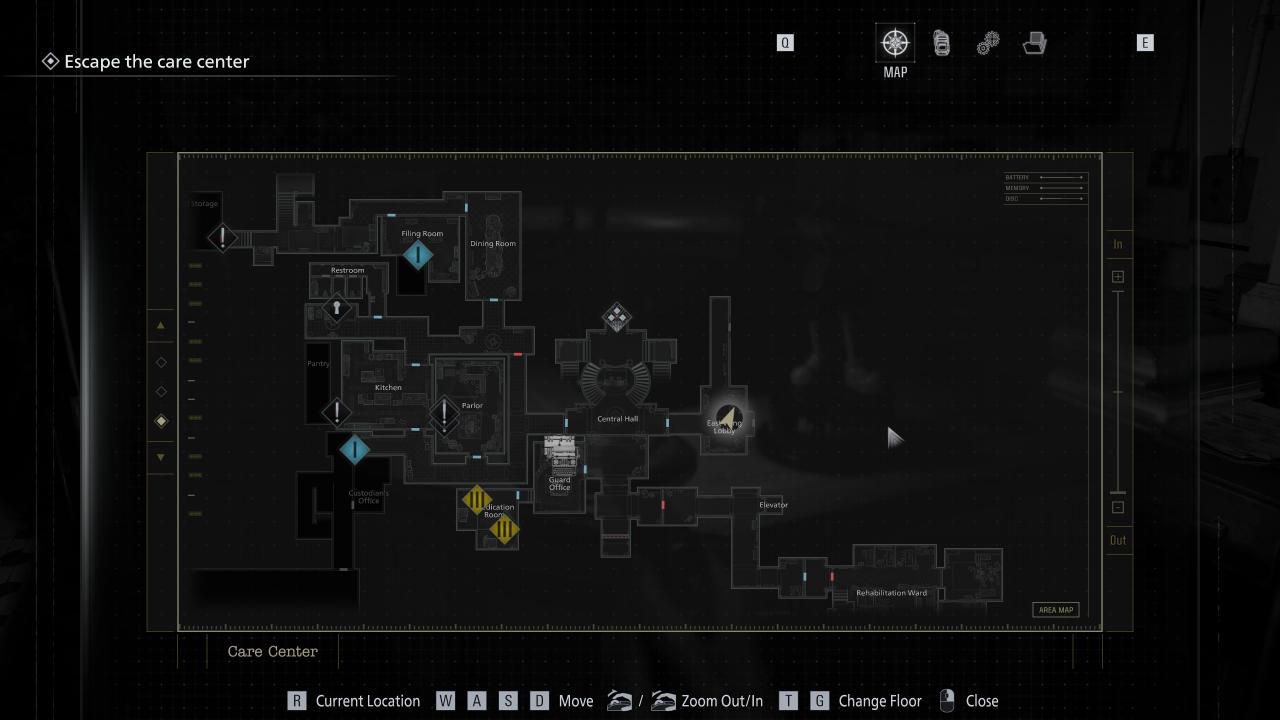
Task: Click the Parlor exclamation marker
Action: click(x=444, y=411)
